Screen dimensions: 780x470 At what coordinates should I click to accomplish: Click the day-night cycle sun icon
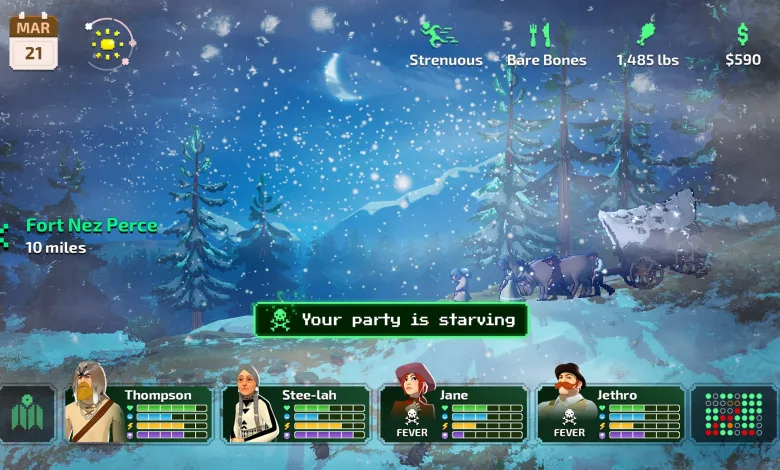point(106,45)
